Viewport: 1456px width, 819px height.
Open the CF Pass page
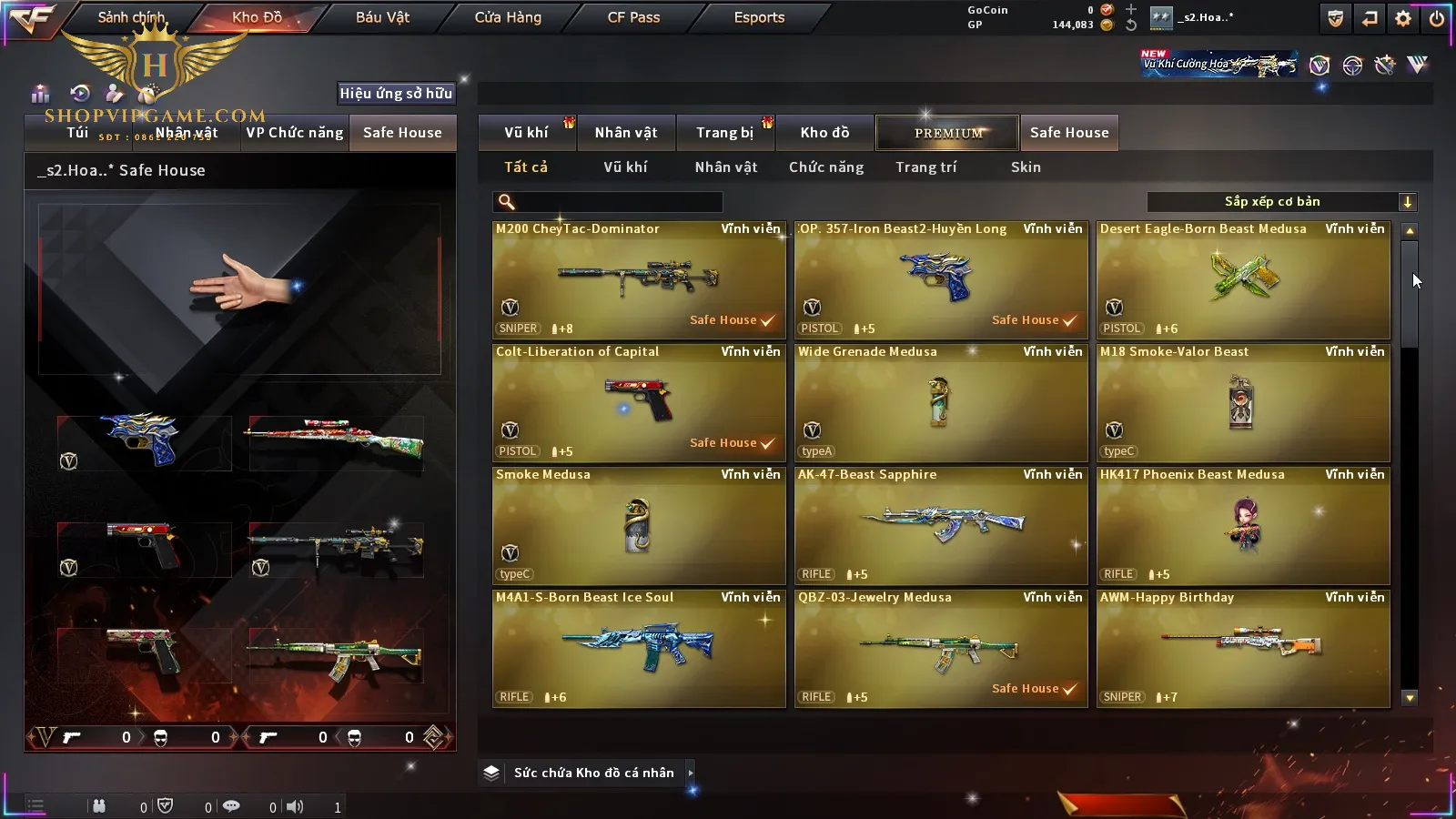pos(633,17)
